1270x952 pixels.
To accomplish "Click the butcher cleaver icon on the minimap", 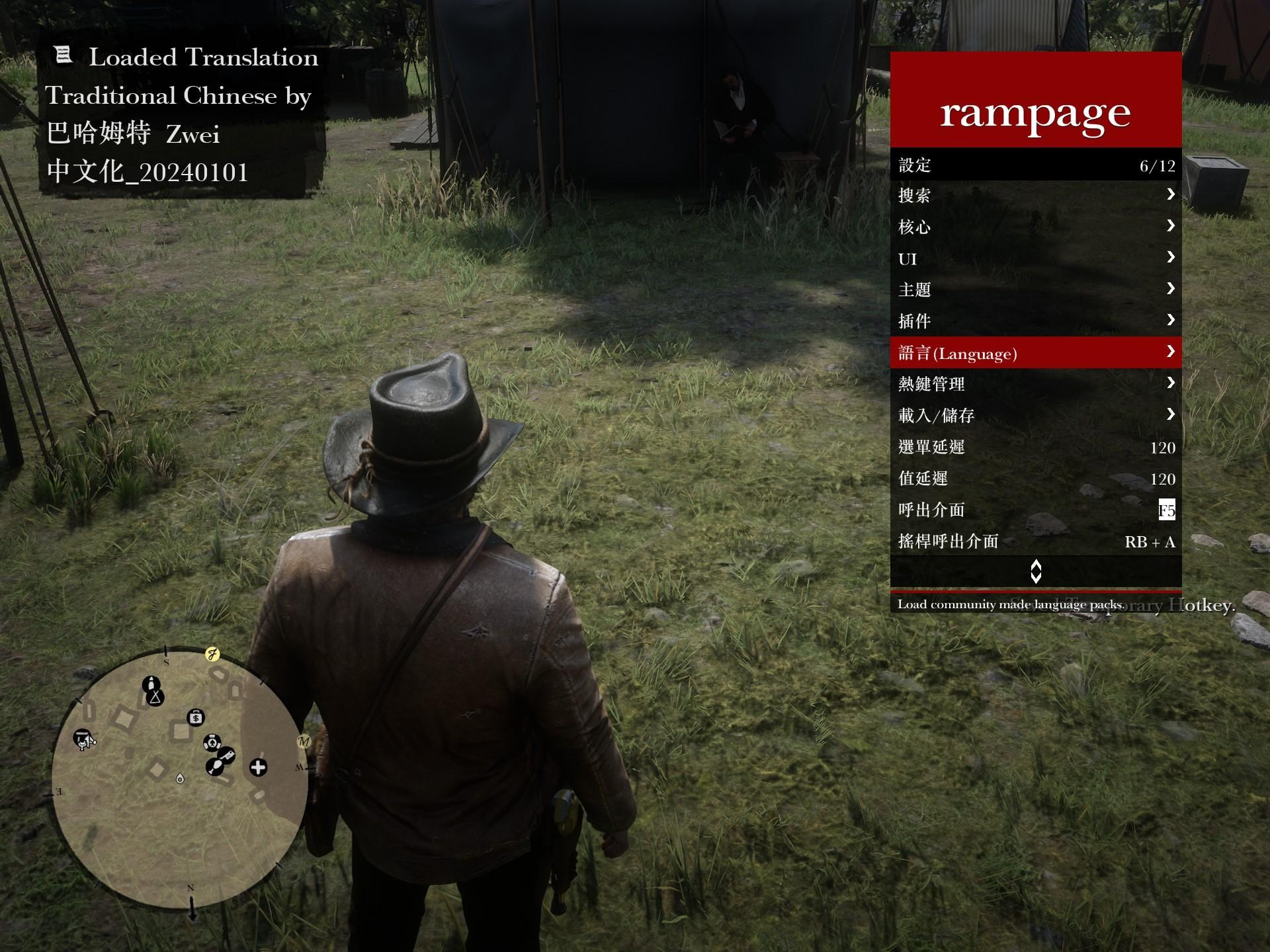I will click(x=228, y=756).
